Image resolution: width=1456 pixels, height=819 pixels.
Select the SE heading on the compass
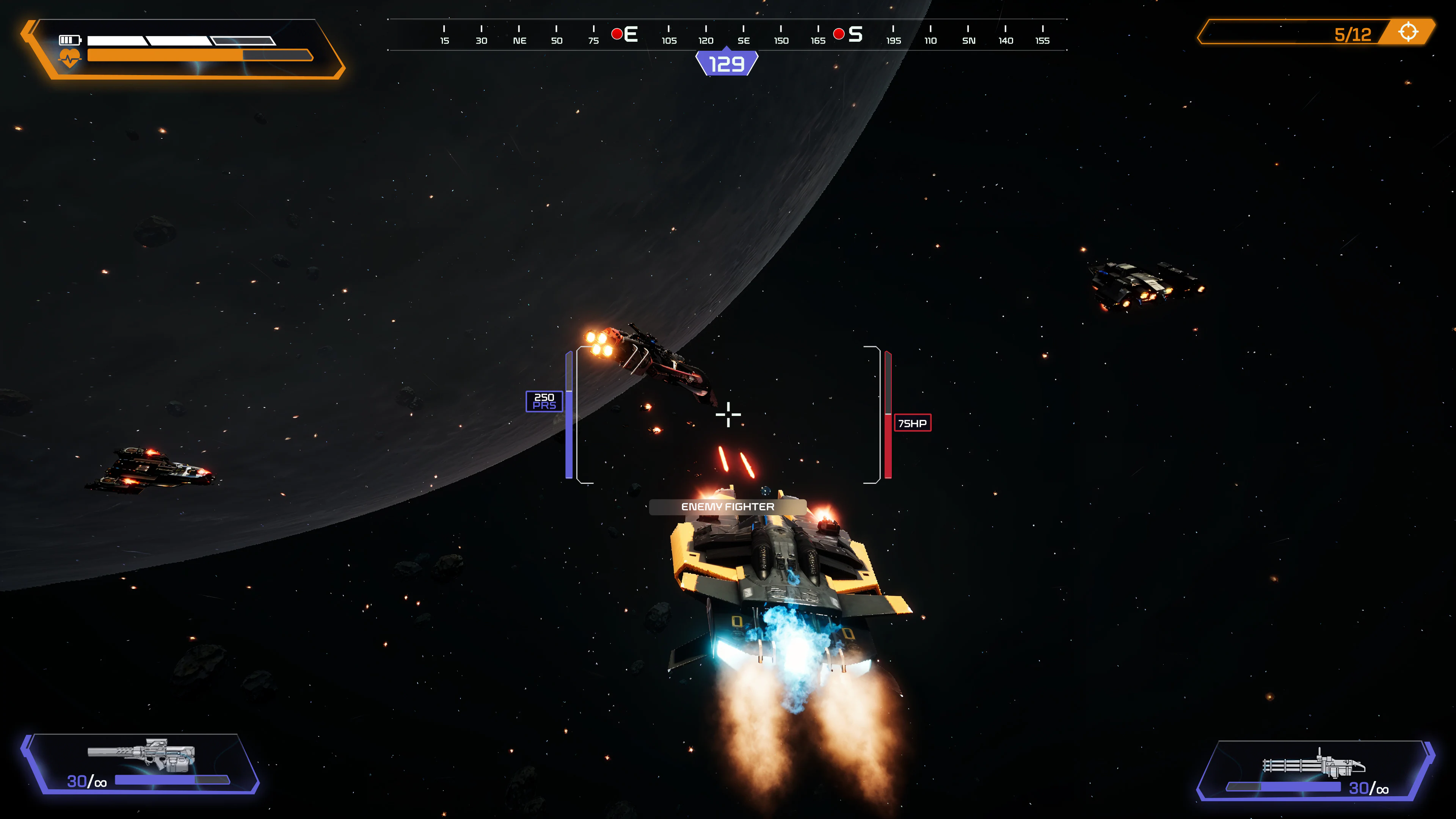pos(743,40)
